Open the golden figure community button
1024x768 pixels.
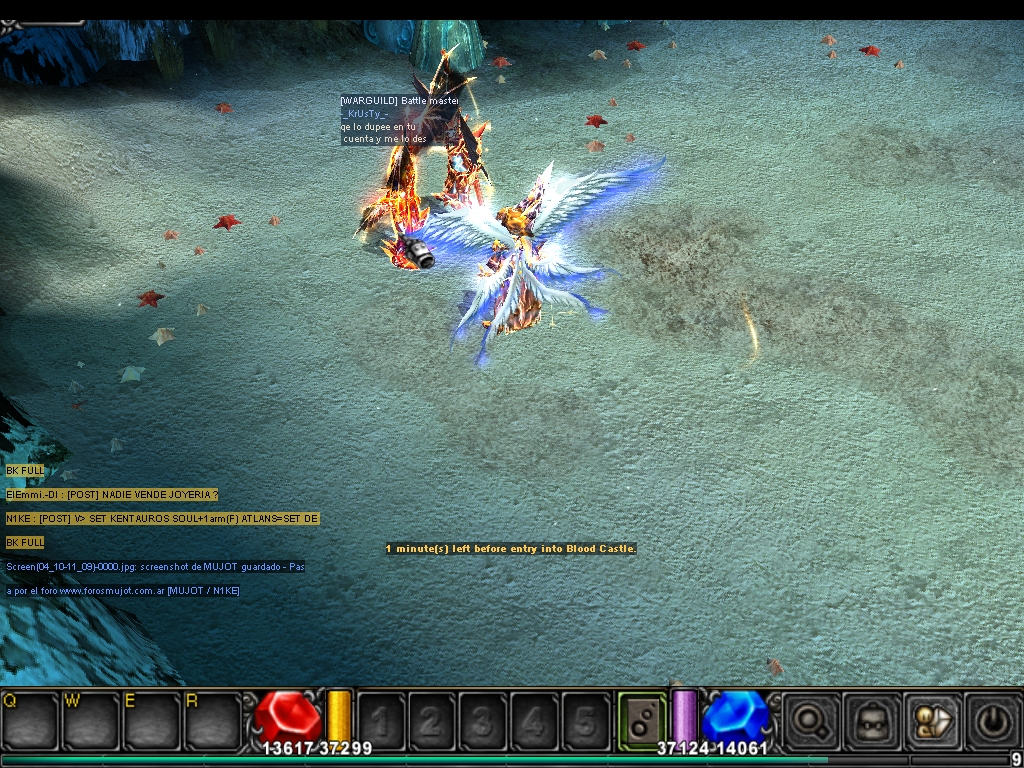(932, 720)
